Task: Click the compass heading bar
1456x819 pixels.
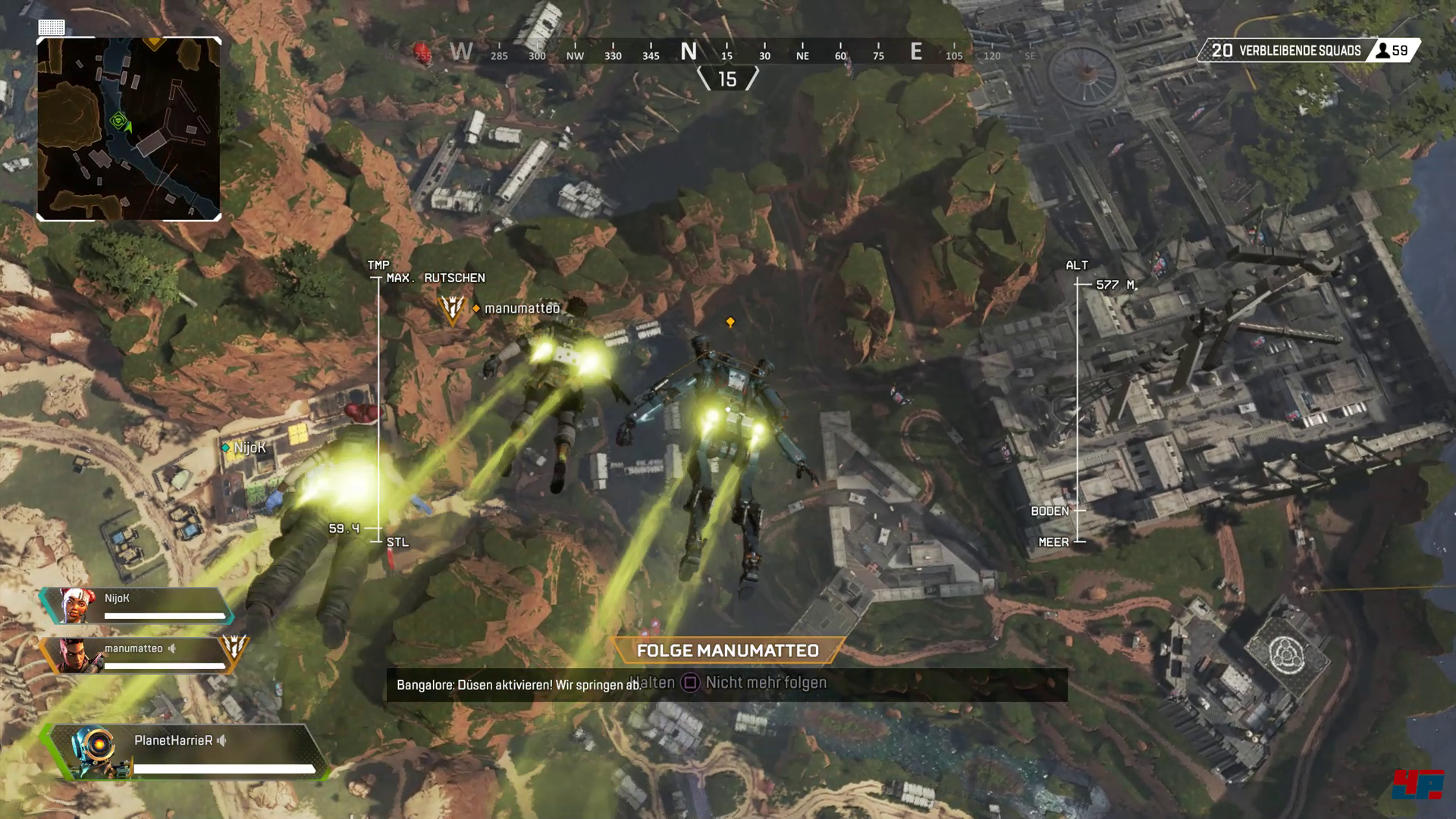Action: click(x=689, y=52)
